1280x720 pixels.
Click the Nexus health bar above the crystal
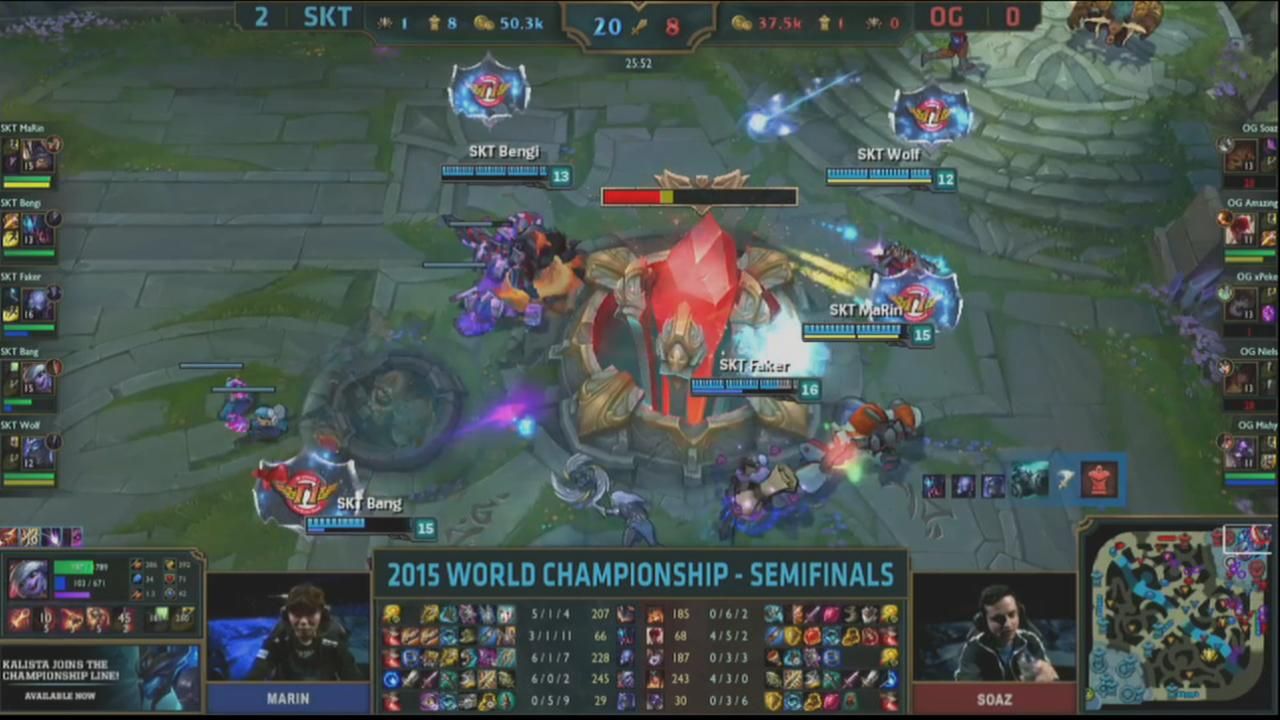(698, 196)
